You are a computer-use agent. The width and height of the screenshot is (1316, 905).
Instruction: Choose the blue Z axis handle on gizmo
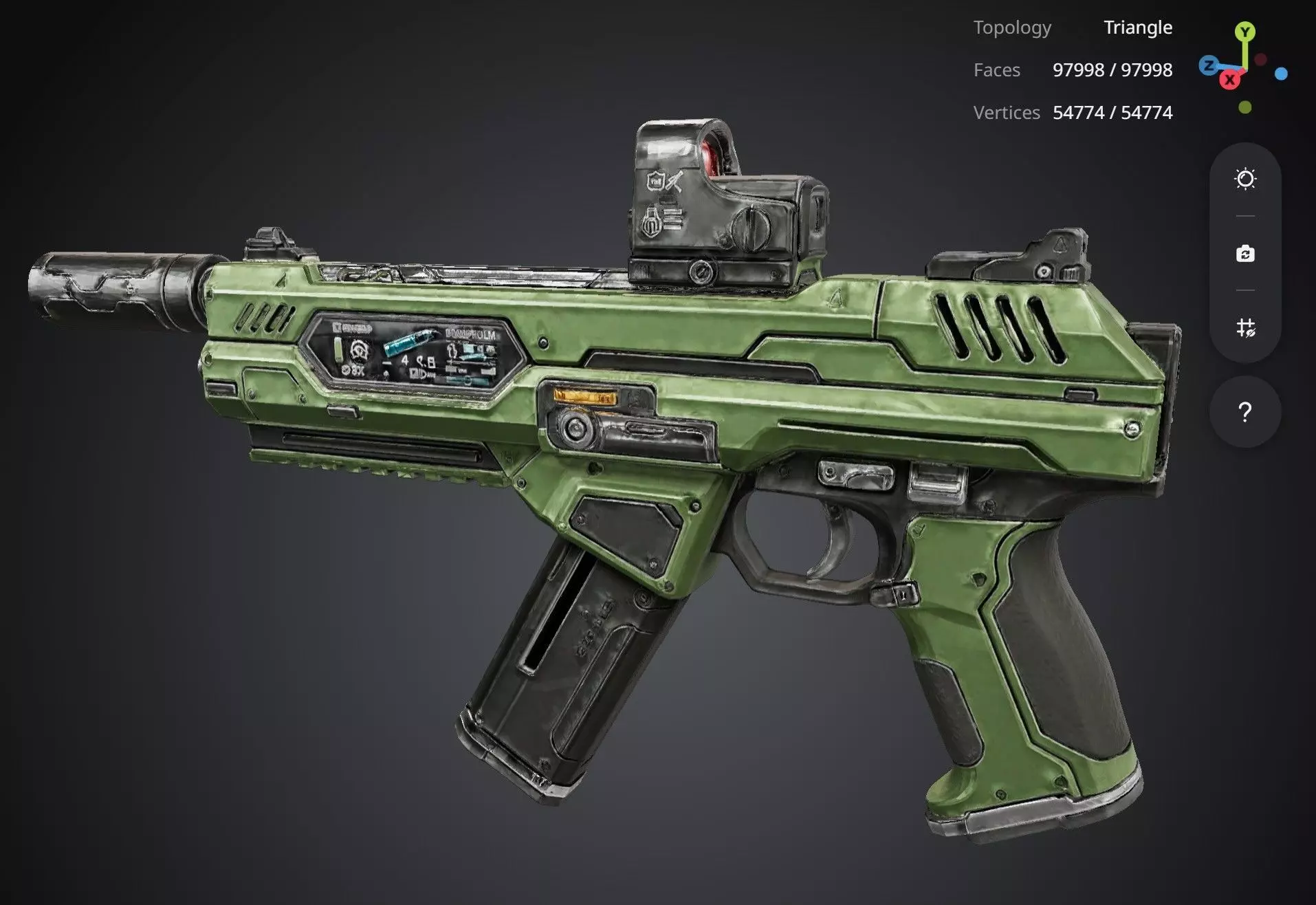[1208, 66]
